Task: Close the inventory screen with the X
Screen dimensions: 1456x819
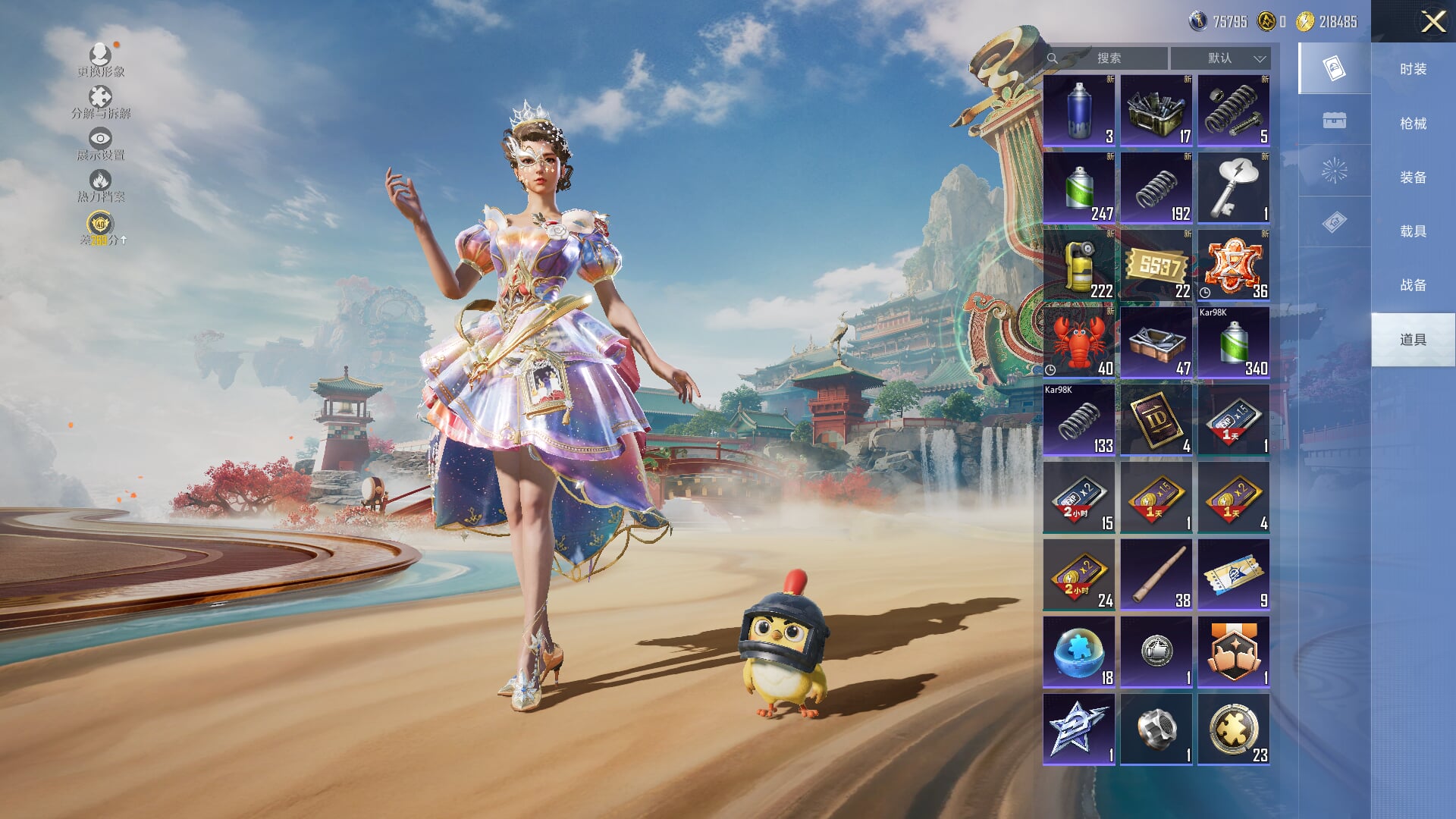Action: (x=1432, y=21)
